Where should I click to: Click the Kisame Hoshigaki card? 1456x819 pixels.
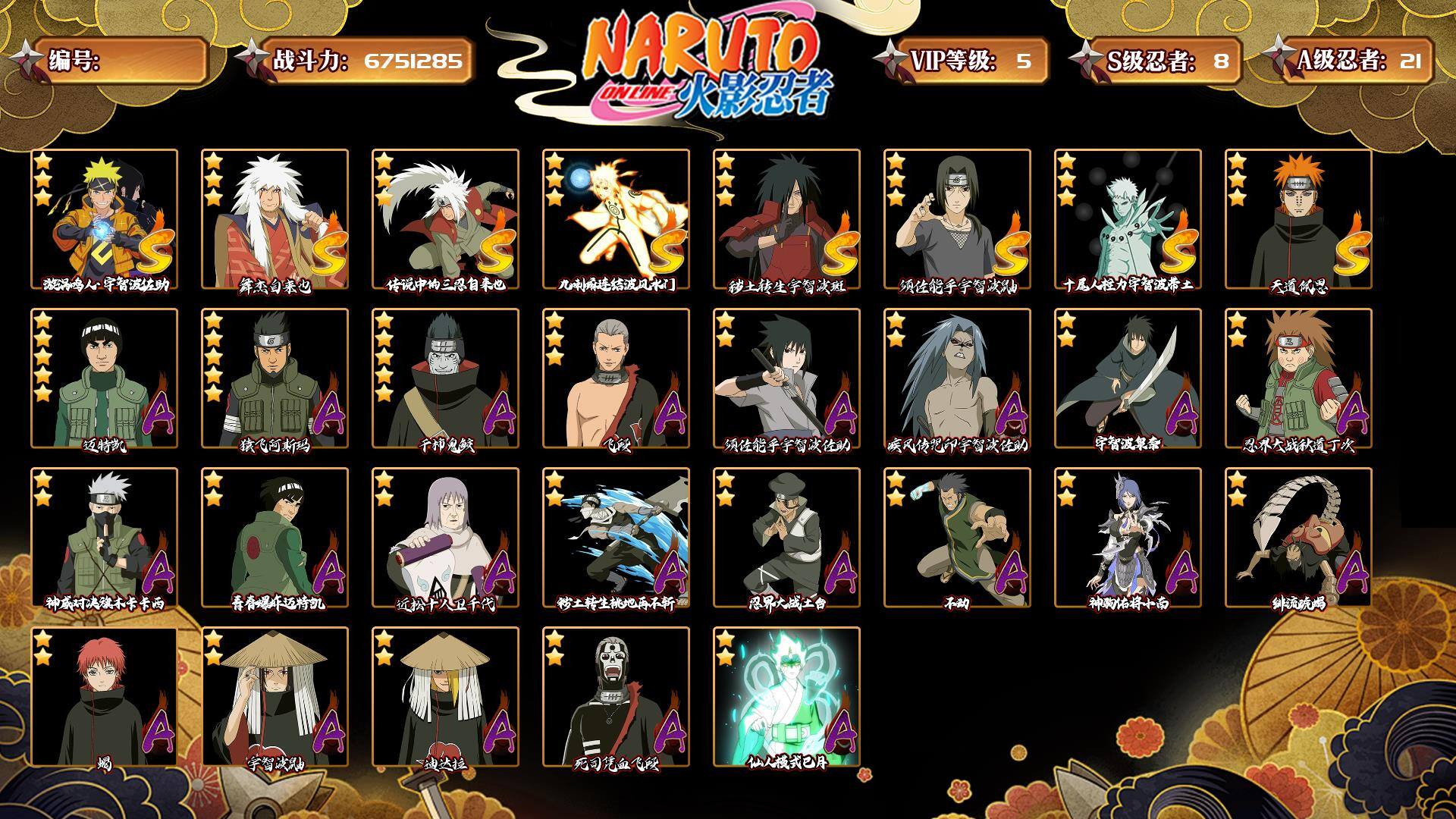(x=445, y=378)
